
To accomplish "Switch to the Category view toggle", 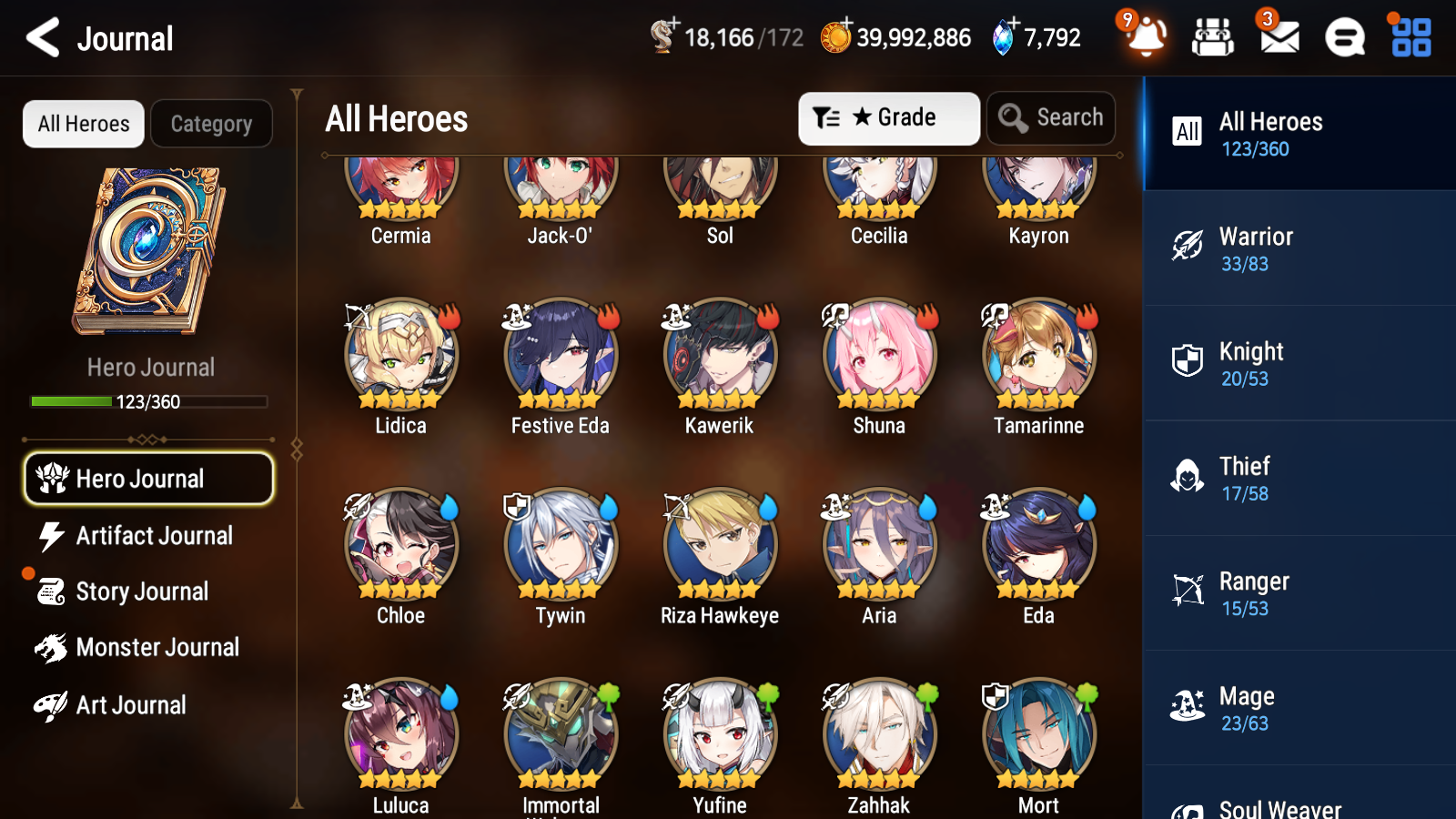I will pos(211,124).
